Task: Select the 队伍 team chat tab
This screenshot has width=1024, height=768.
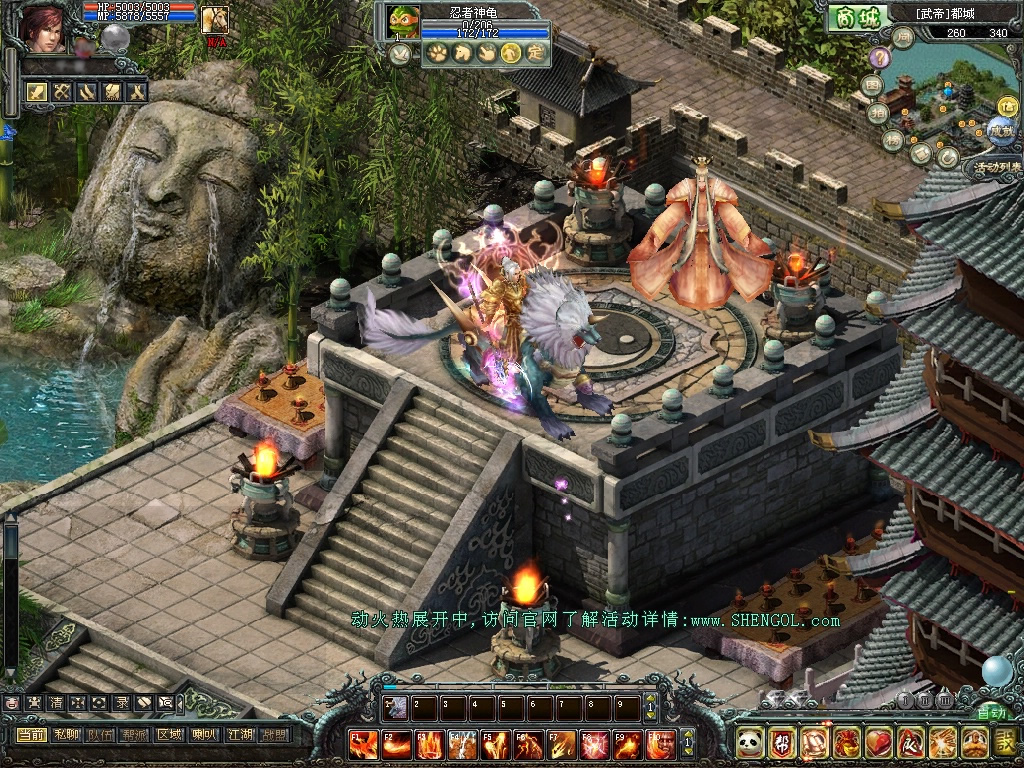Action: click(x=100, y=734)
